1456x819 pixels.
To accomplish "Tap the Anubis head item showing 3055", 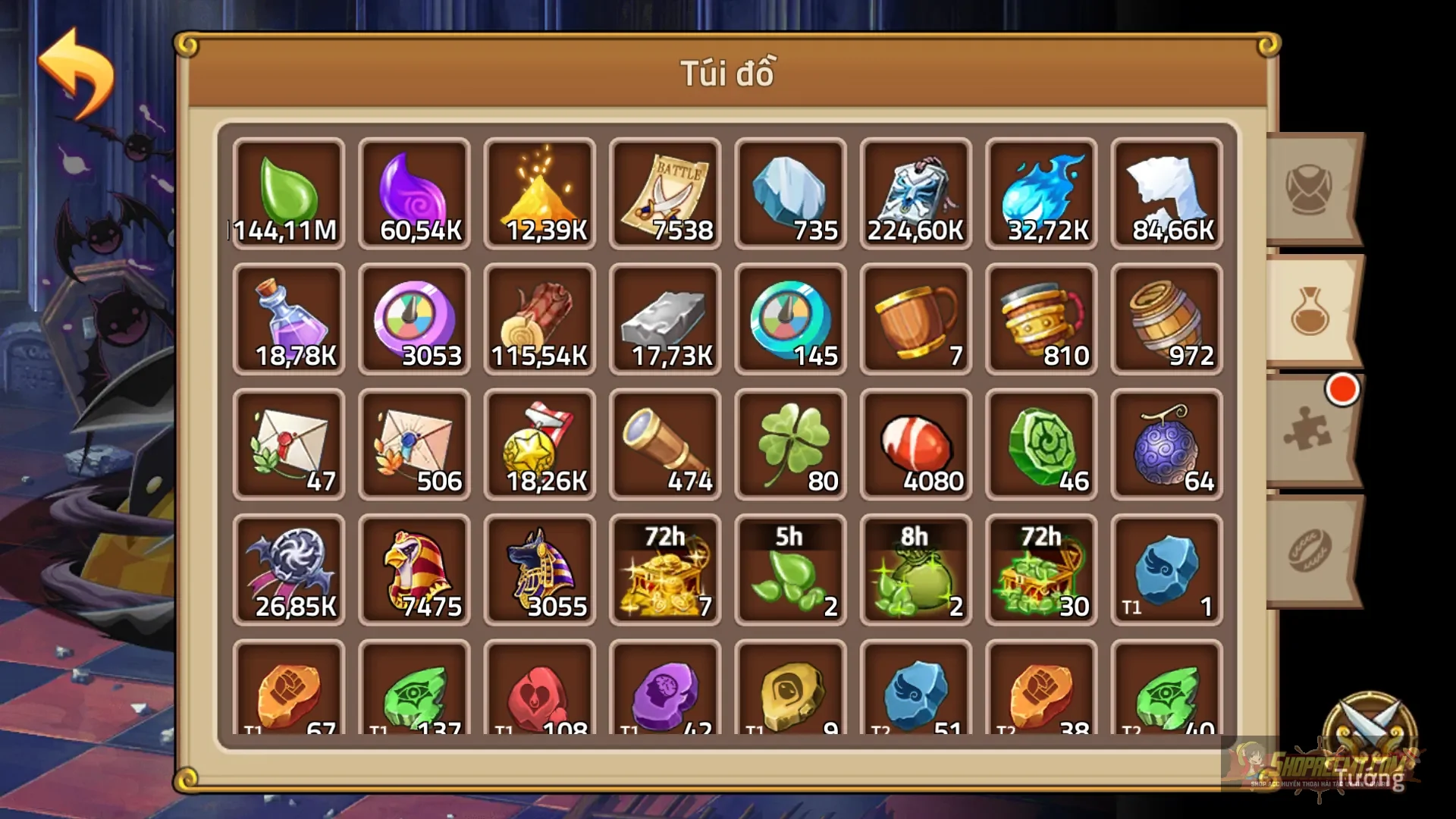I will (540, 569).
